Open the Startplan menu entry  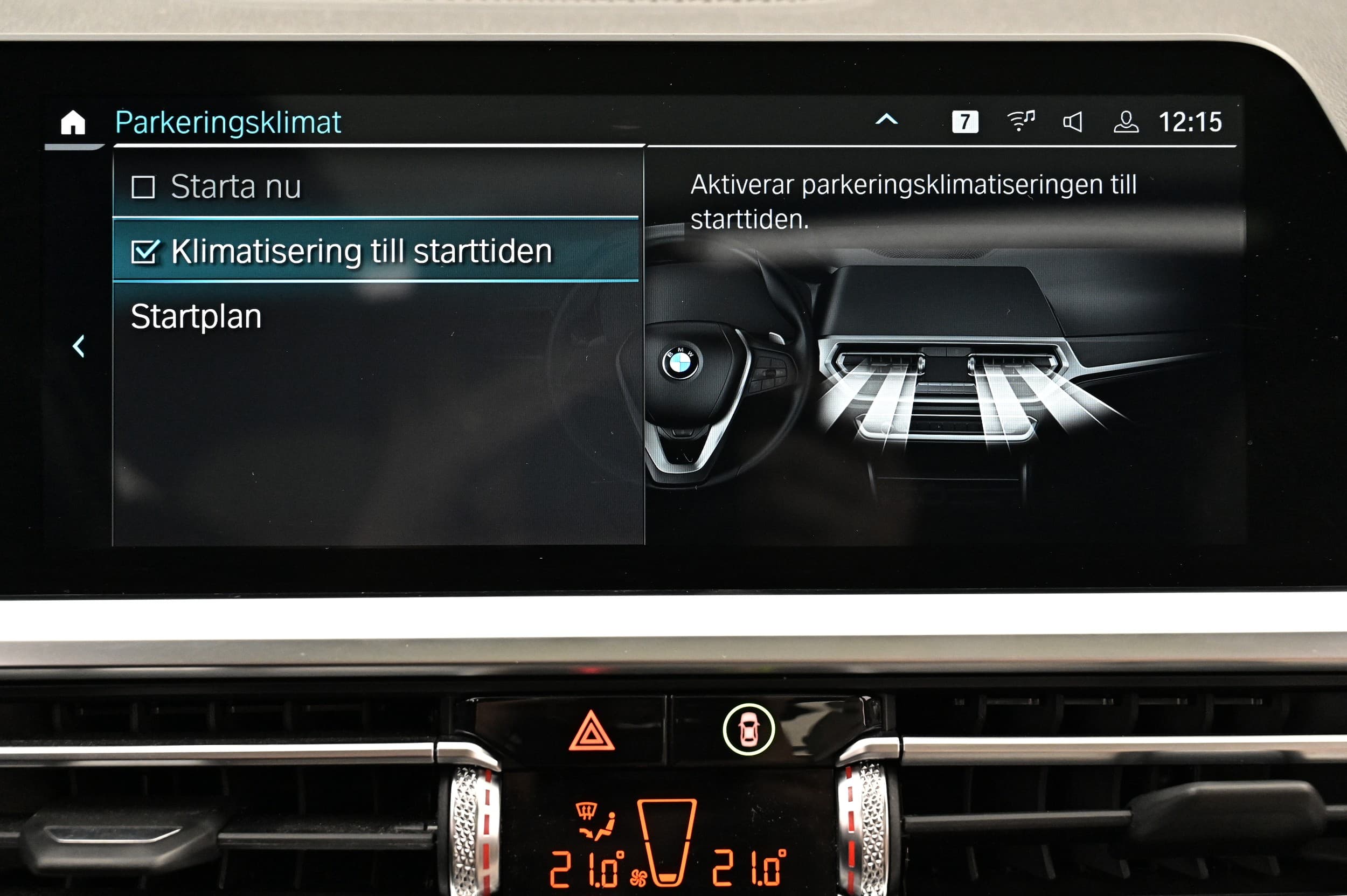(196, 317)
